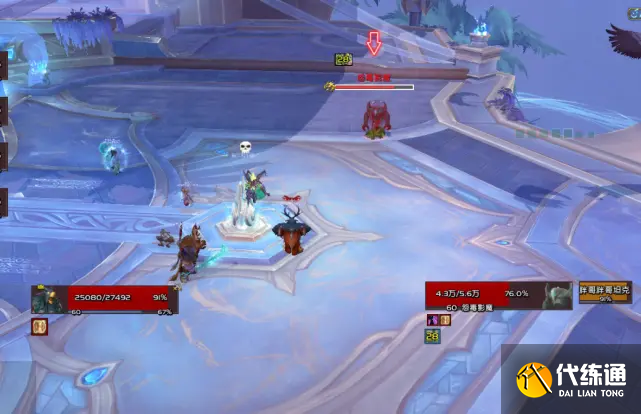Click the green 28 debuff icon above nameplate
Screen dimensions: 641x414
(343, 61)
